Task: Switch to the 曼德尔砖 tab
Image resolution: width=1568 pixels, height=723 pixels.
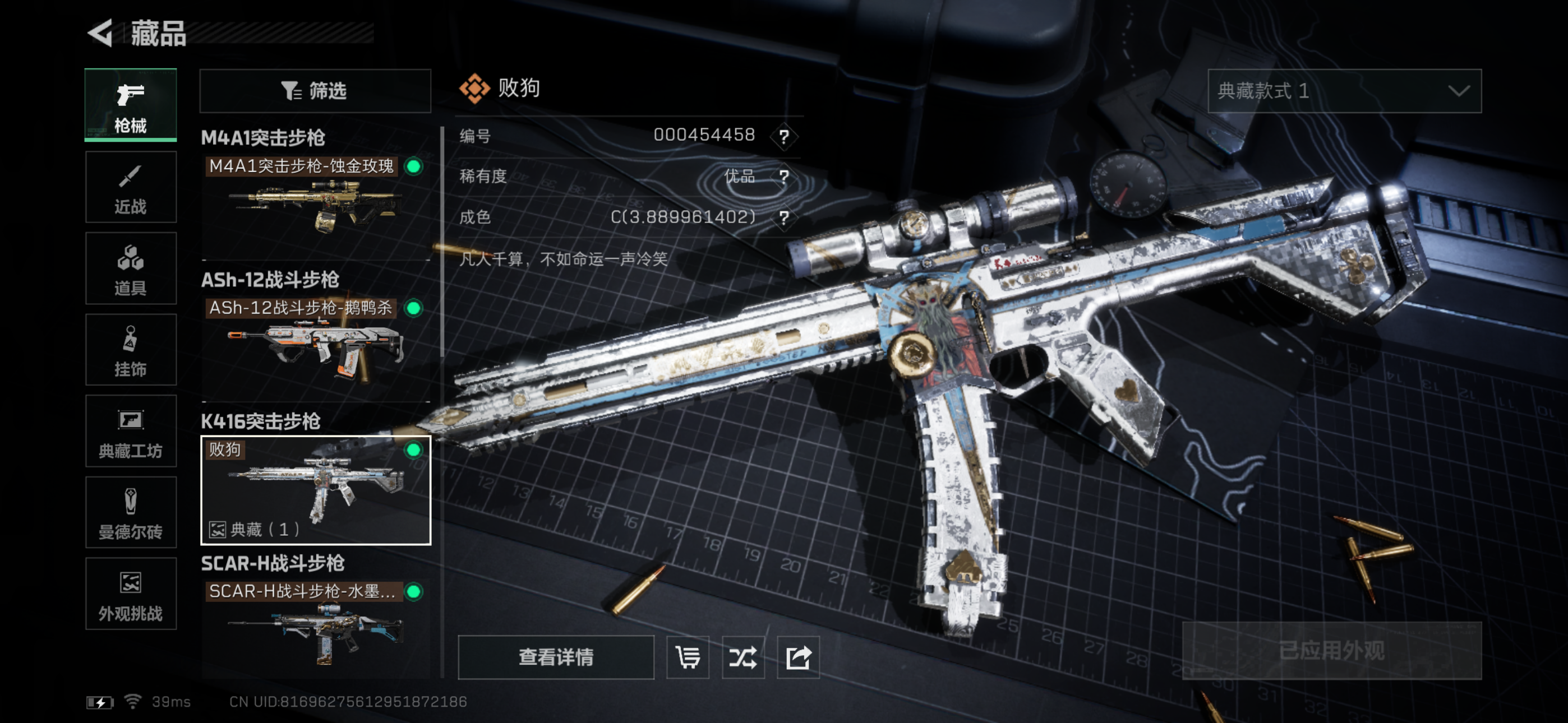Action: 131,512
